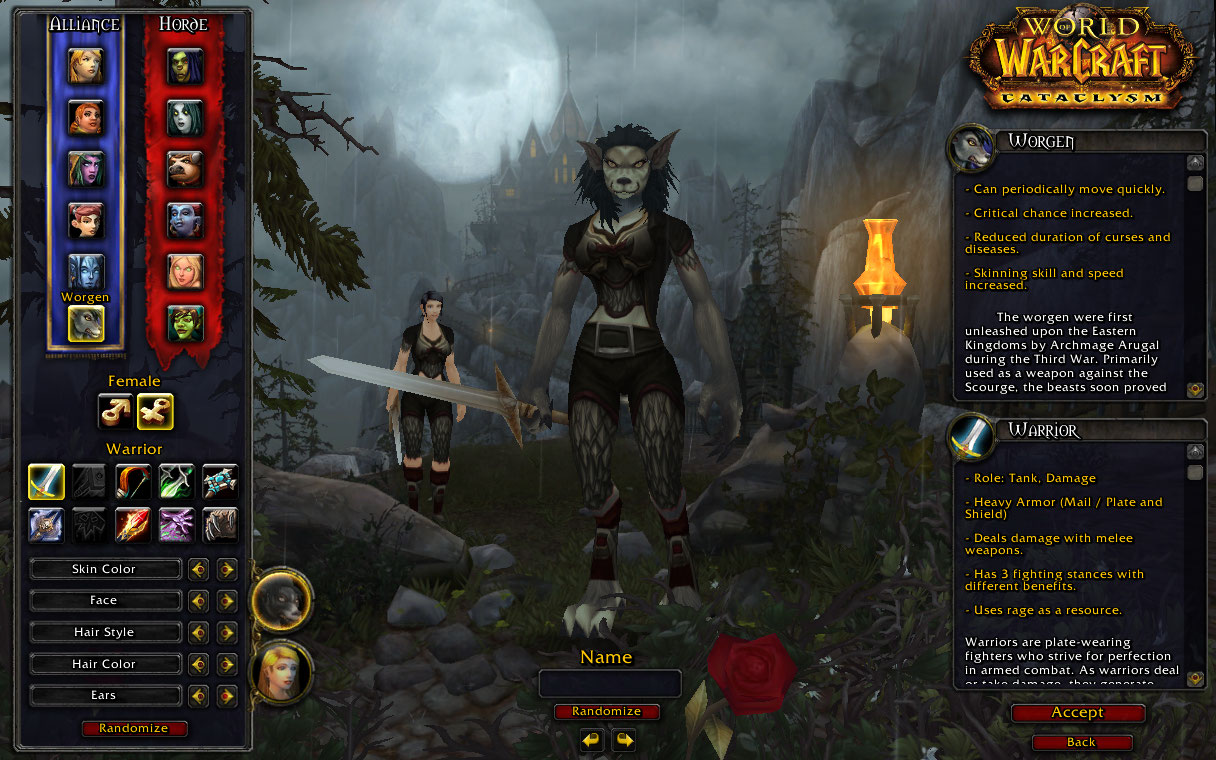Select the Goblin race icon

click(x=185, y=322)
